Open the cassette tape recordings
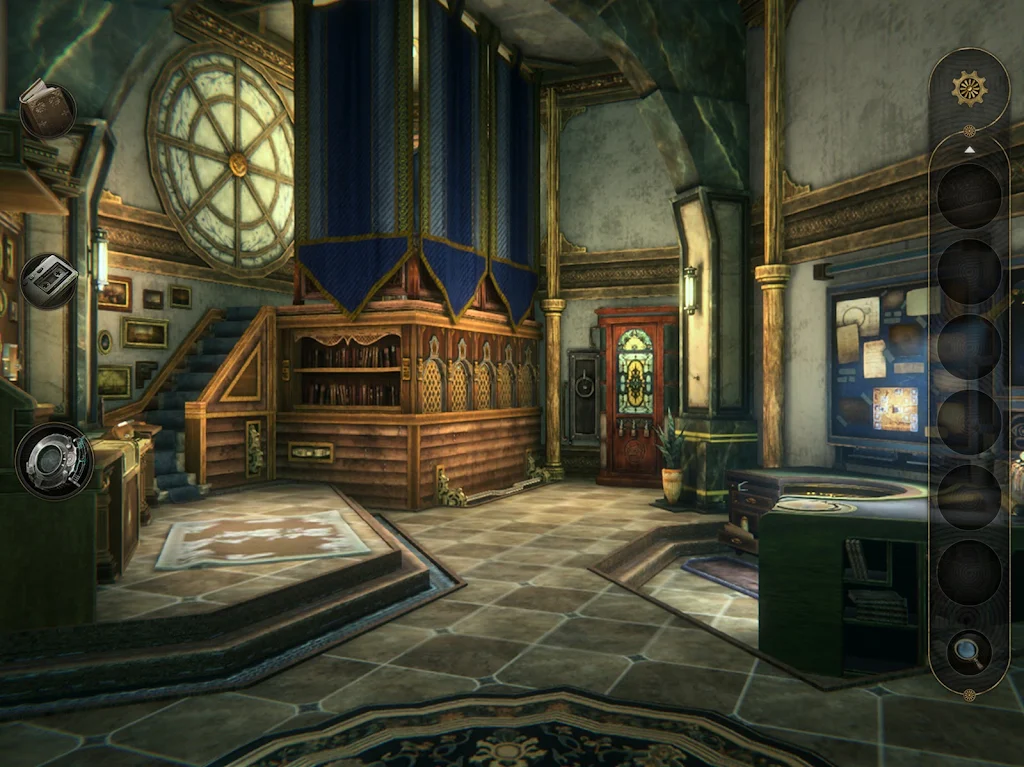This screenshot has width=1024, height=767. tap(48, 281)
